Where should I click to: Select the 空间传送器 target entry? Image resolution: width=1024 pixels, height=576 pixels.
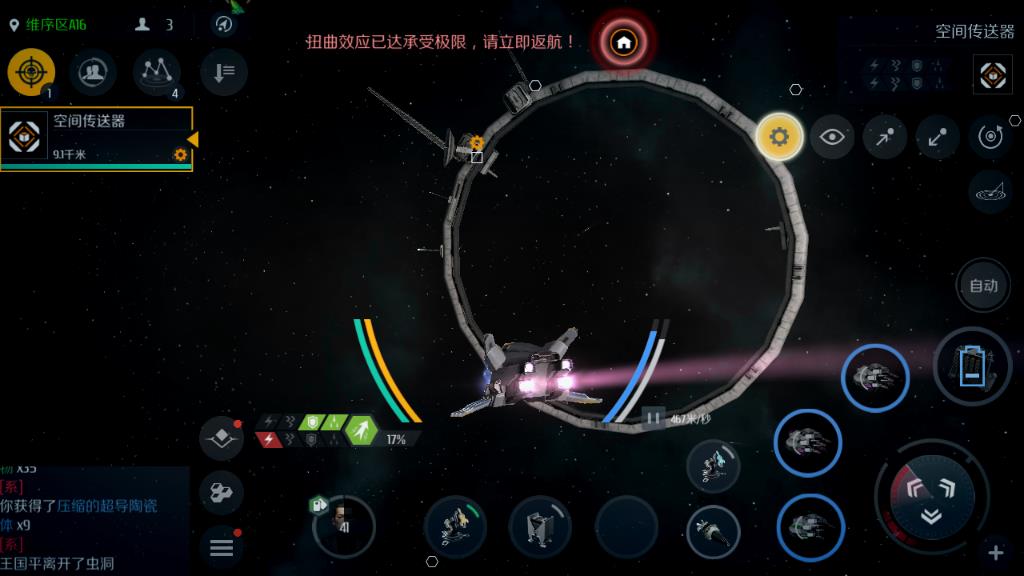tap(97, 137)
